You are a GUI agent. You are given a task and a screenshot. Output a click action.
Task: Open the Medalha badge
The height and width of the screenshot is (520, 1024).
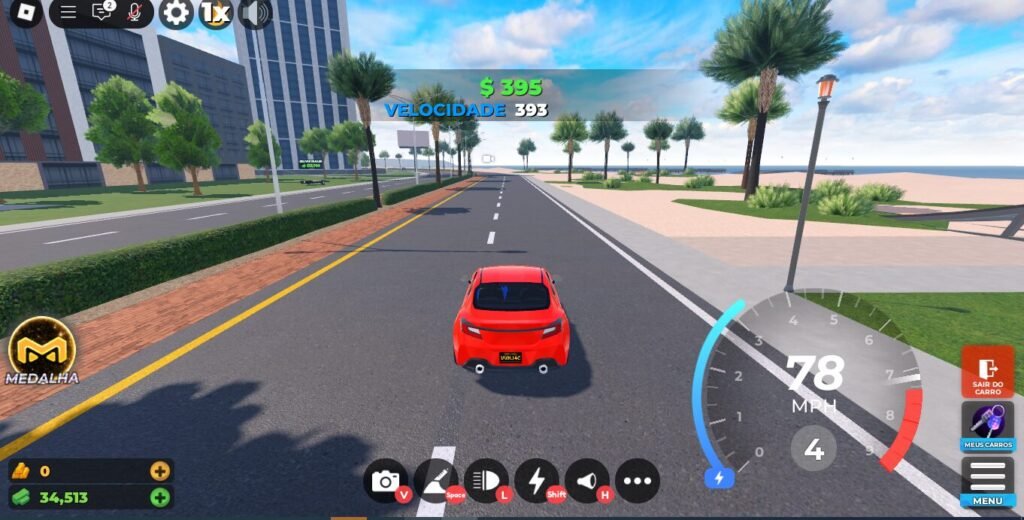point(42,350)
